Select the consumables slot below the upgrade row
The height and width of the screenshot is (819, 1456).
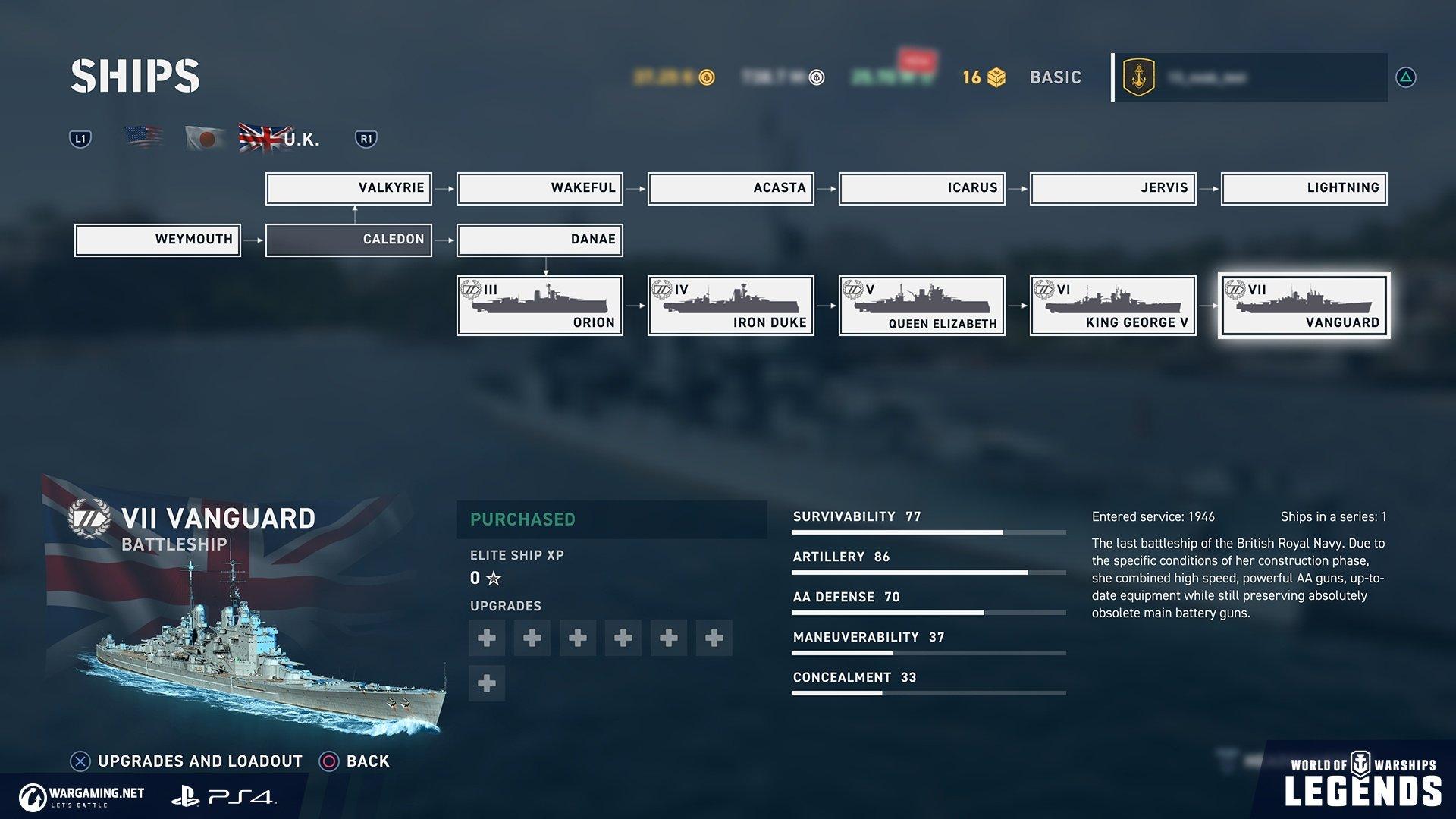486,683
